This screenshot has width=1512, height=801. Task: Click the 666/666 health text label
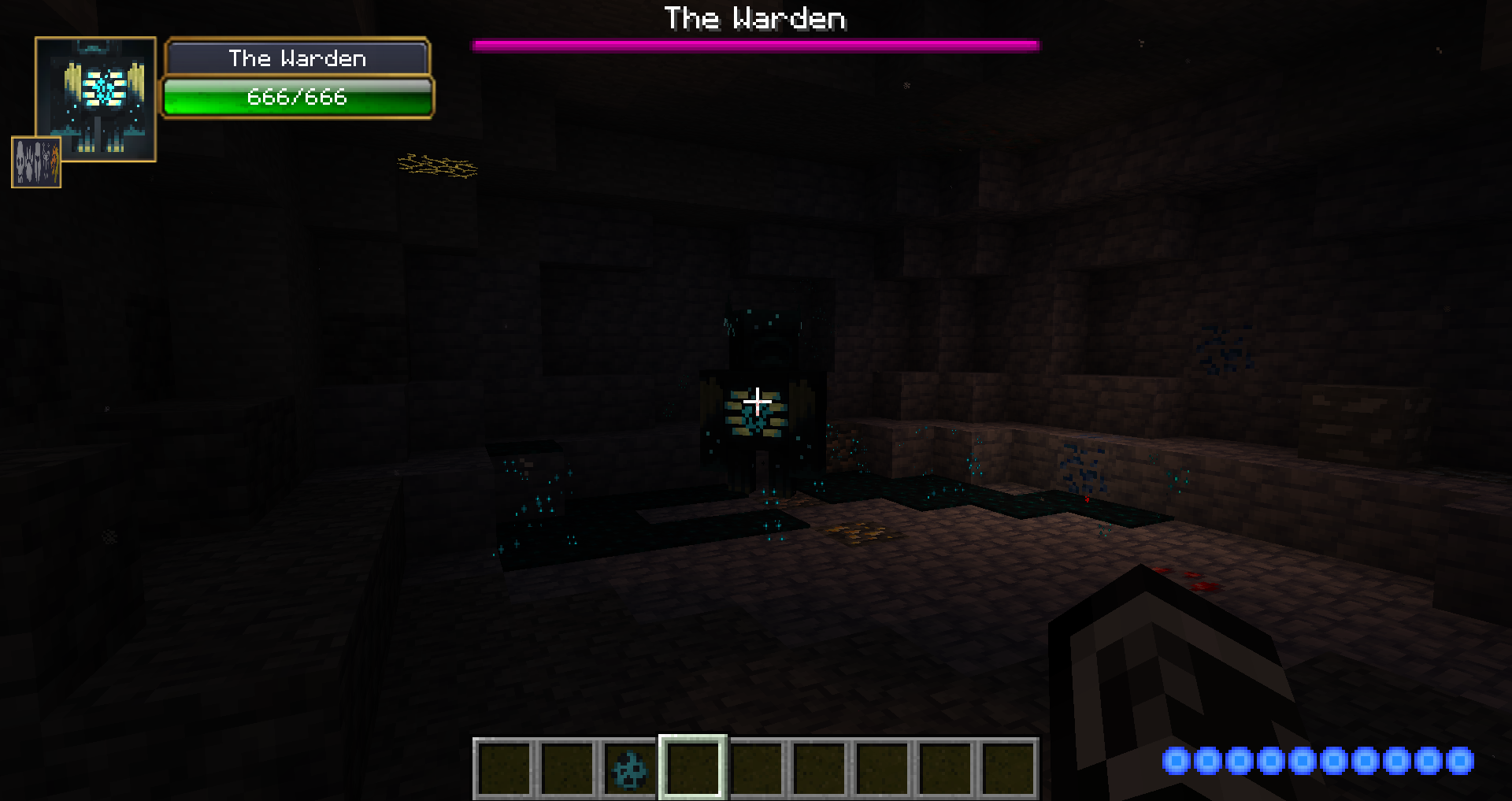pos(297,98)
